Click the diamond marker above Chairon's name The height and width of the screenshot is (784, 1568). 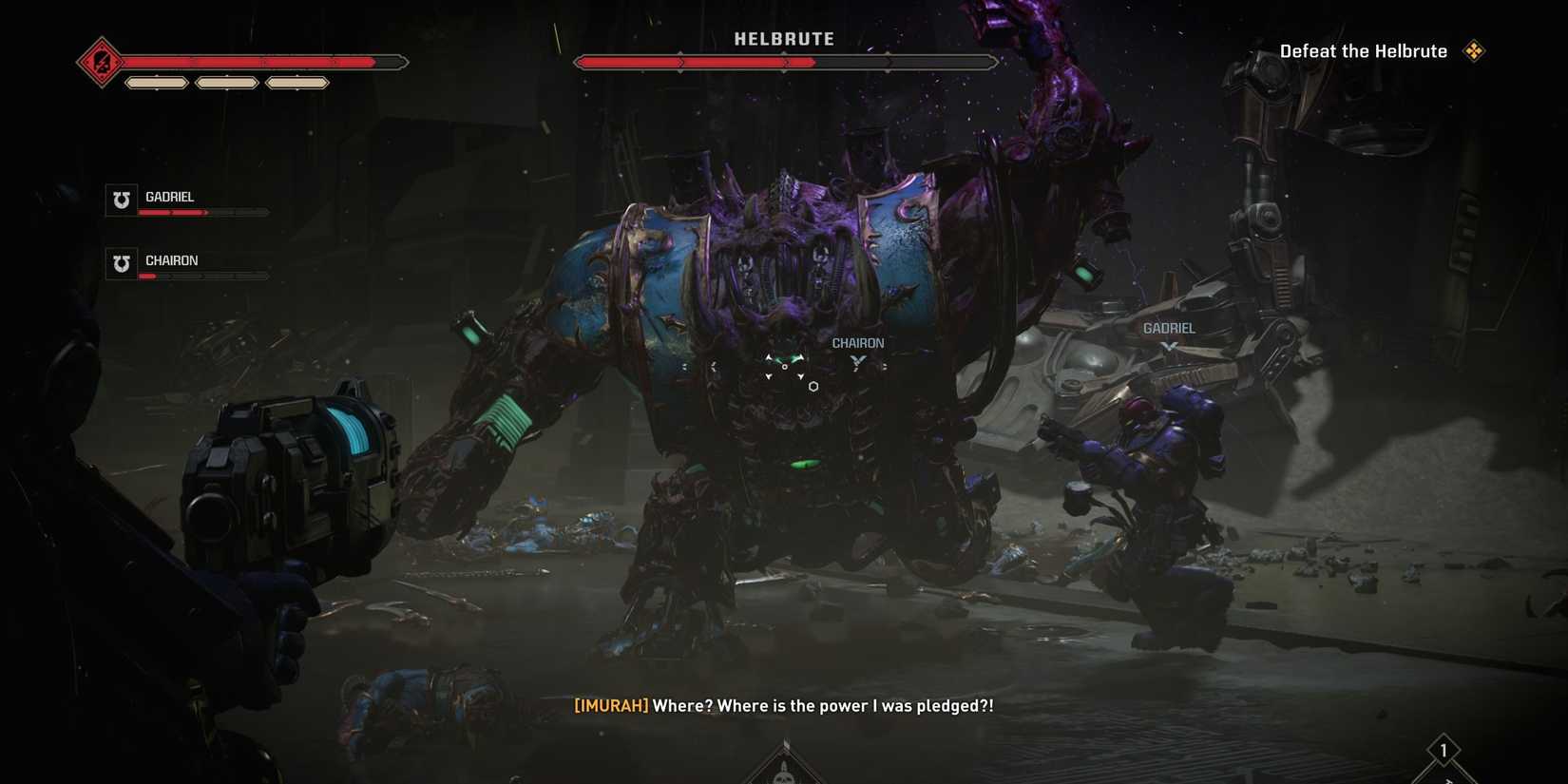[857, 361]
